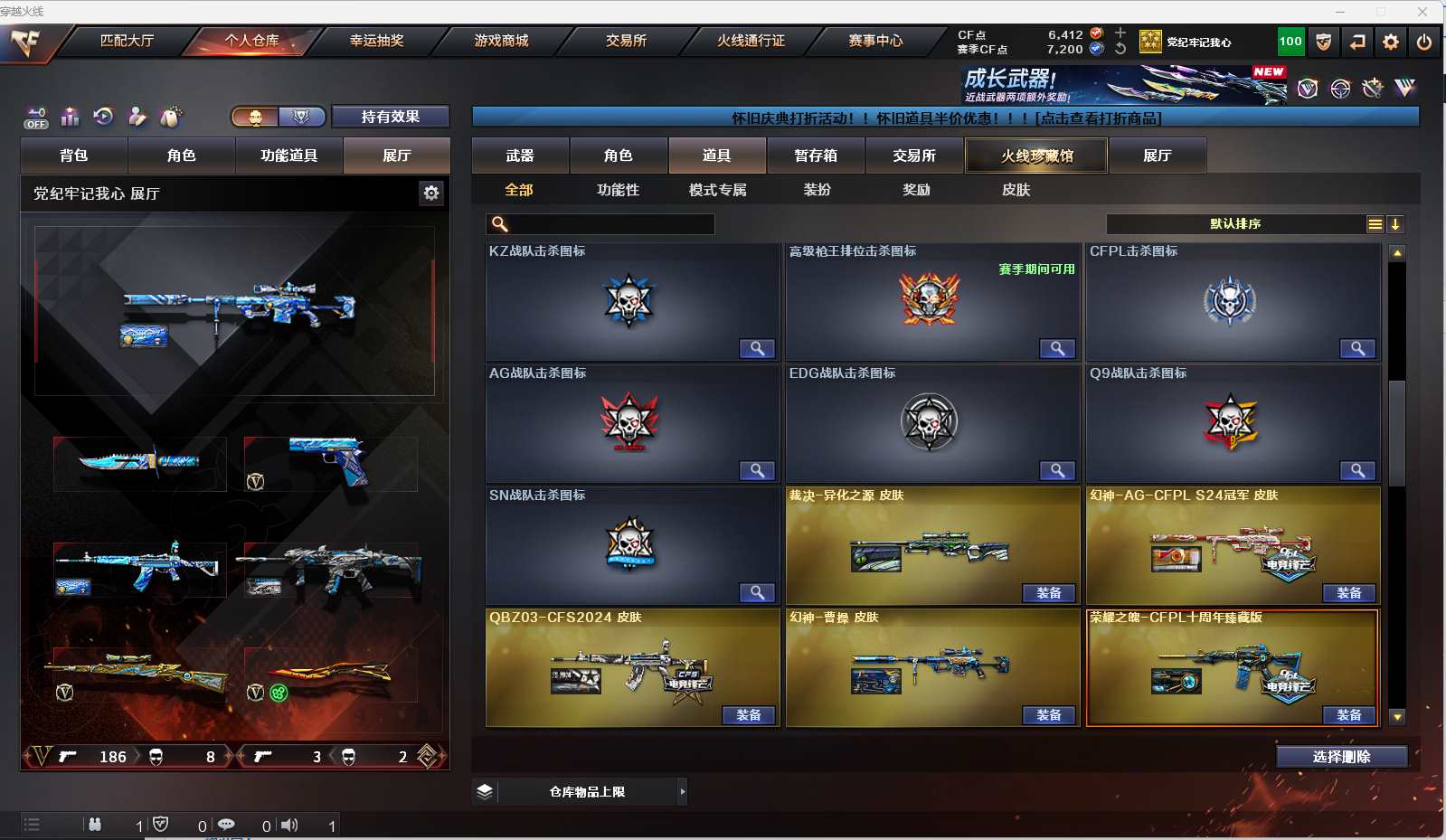
Task: Open the 默认排序 sort dropdown
Action: coord(1235,224)
